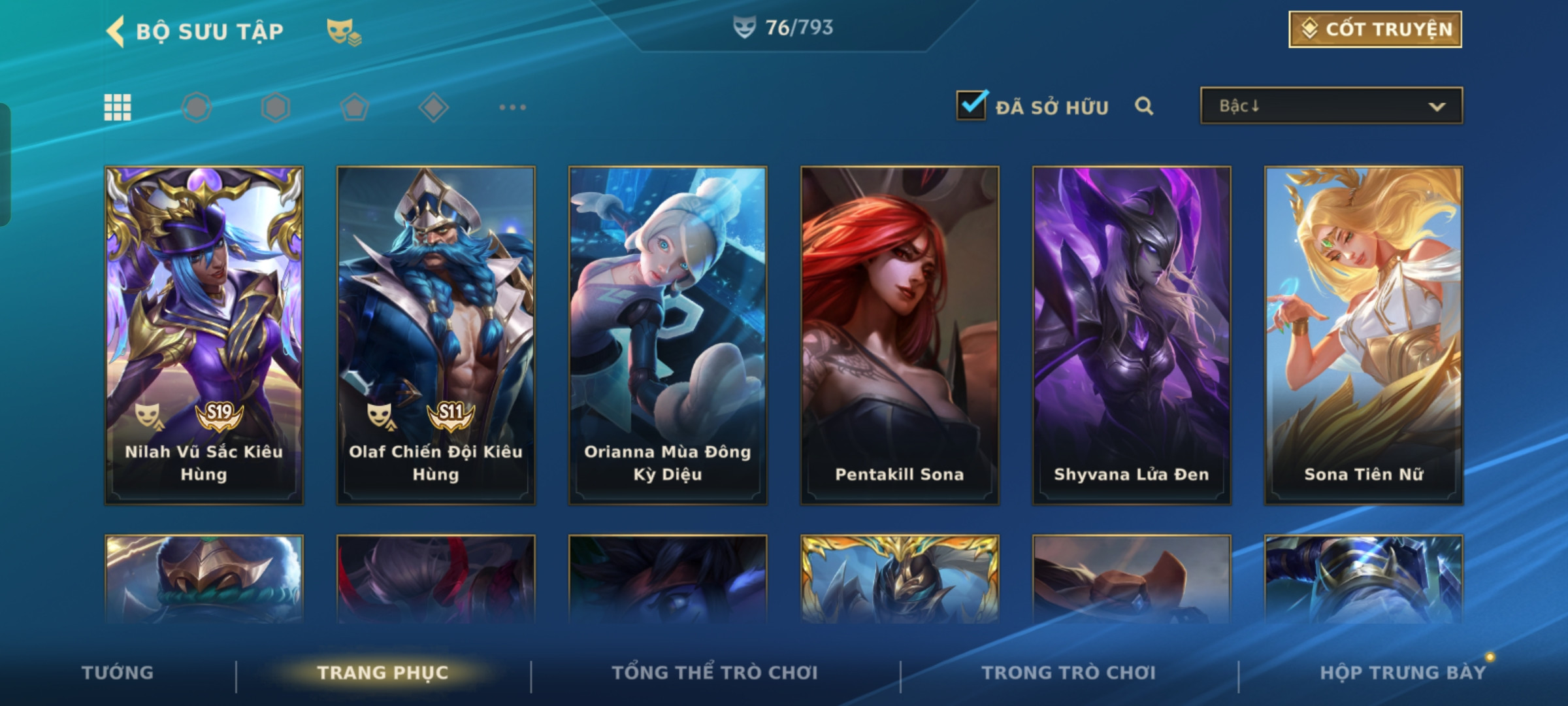Show more rarity filters via ellipsis
The width and height of the screenshot is (1568, 706).
(512, 107)
